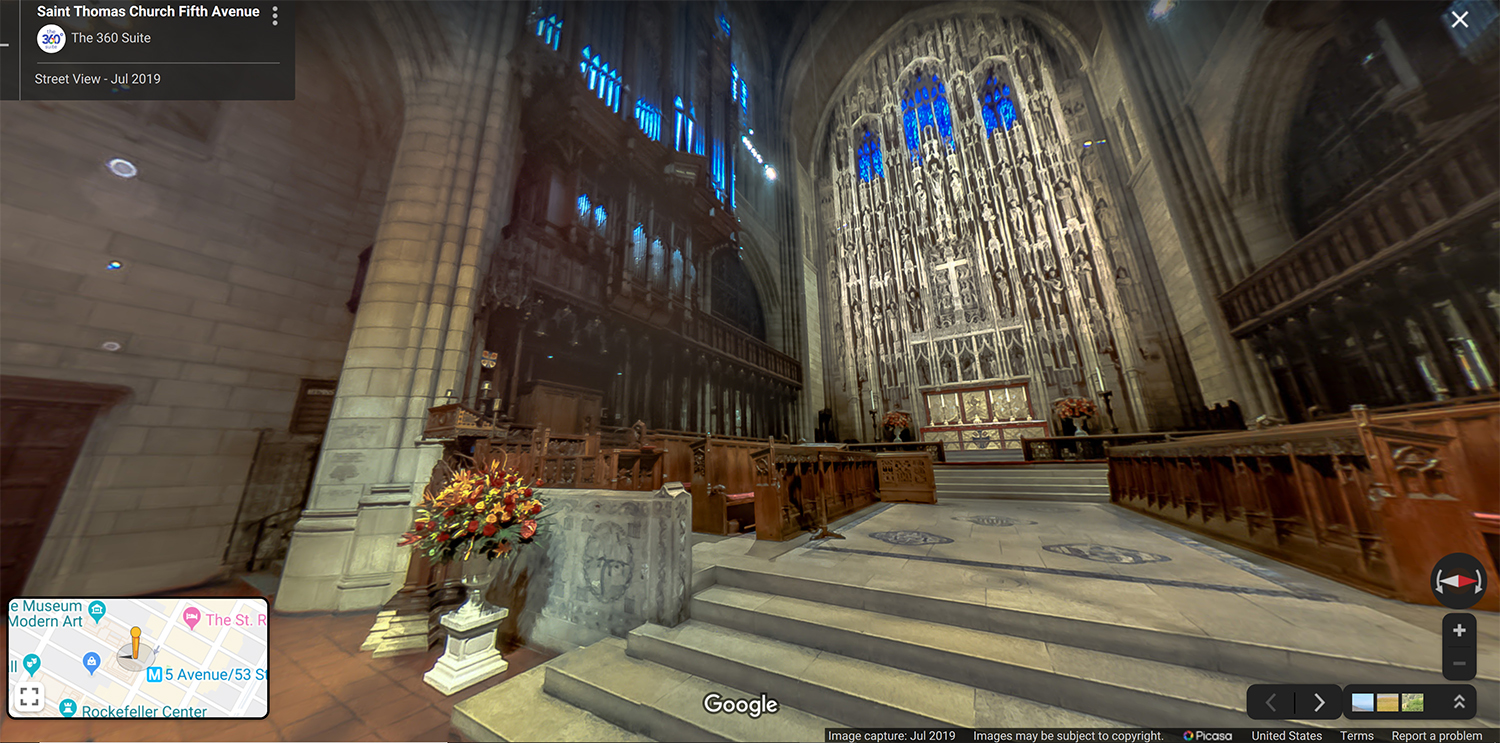Select the photo thumbnails strip
Image resolution: width=1500 pixels, height=743 pixels.
click(x=1387, y=702)
